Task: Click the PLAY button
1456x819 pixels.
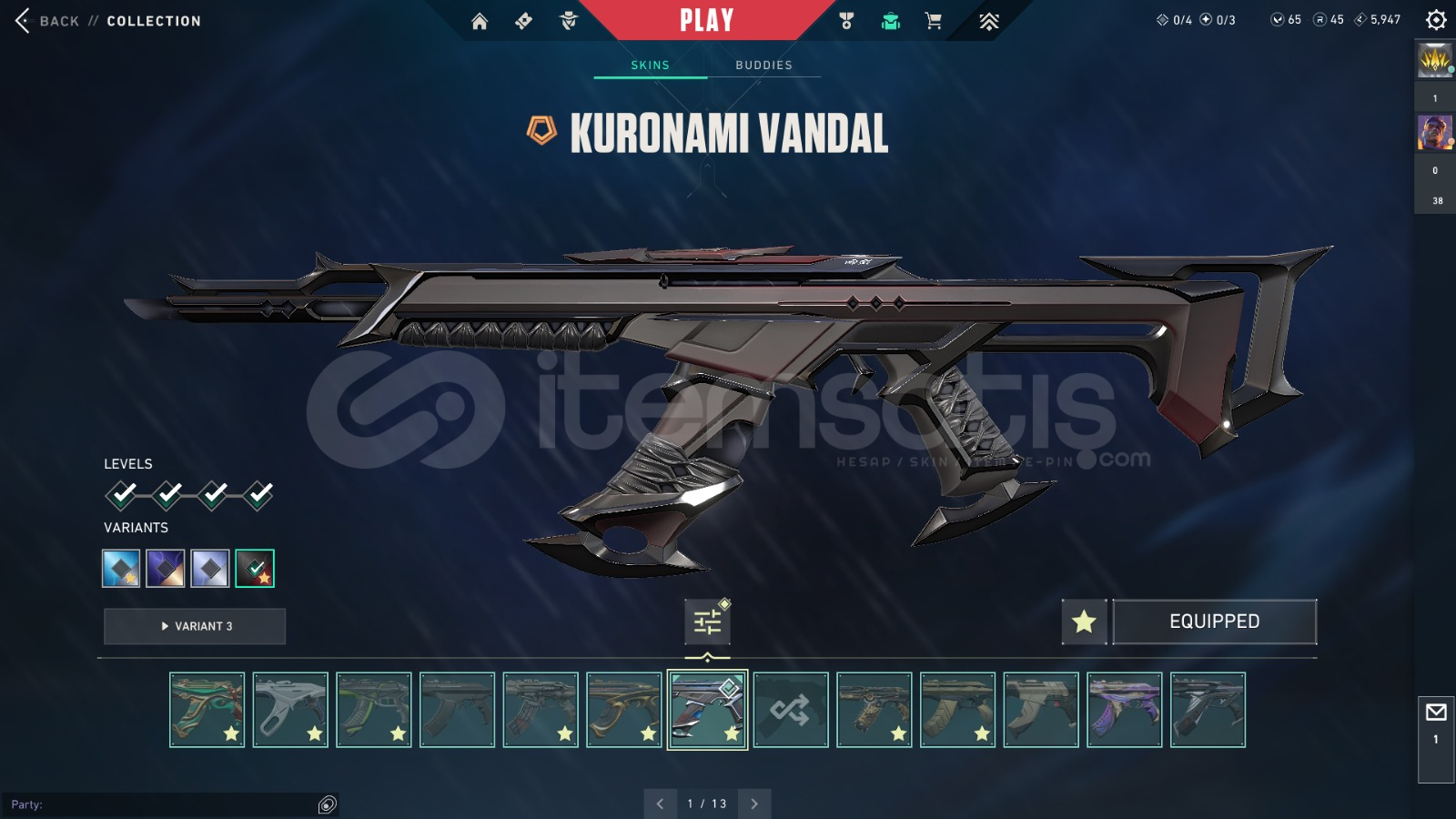Action: point(706,20)
